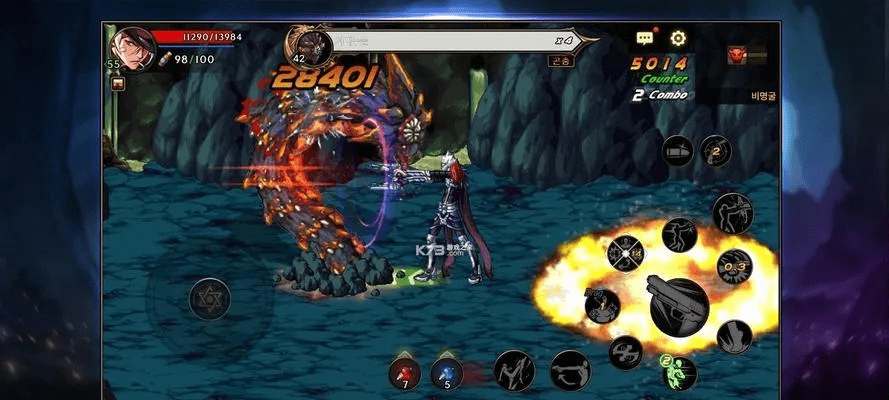Tap the virtual joystick hexagram knob
The width and height of the screenshot is (889, 400).
210,297
